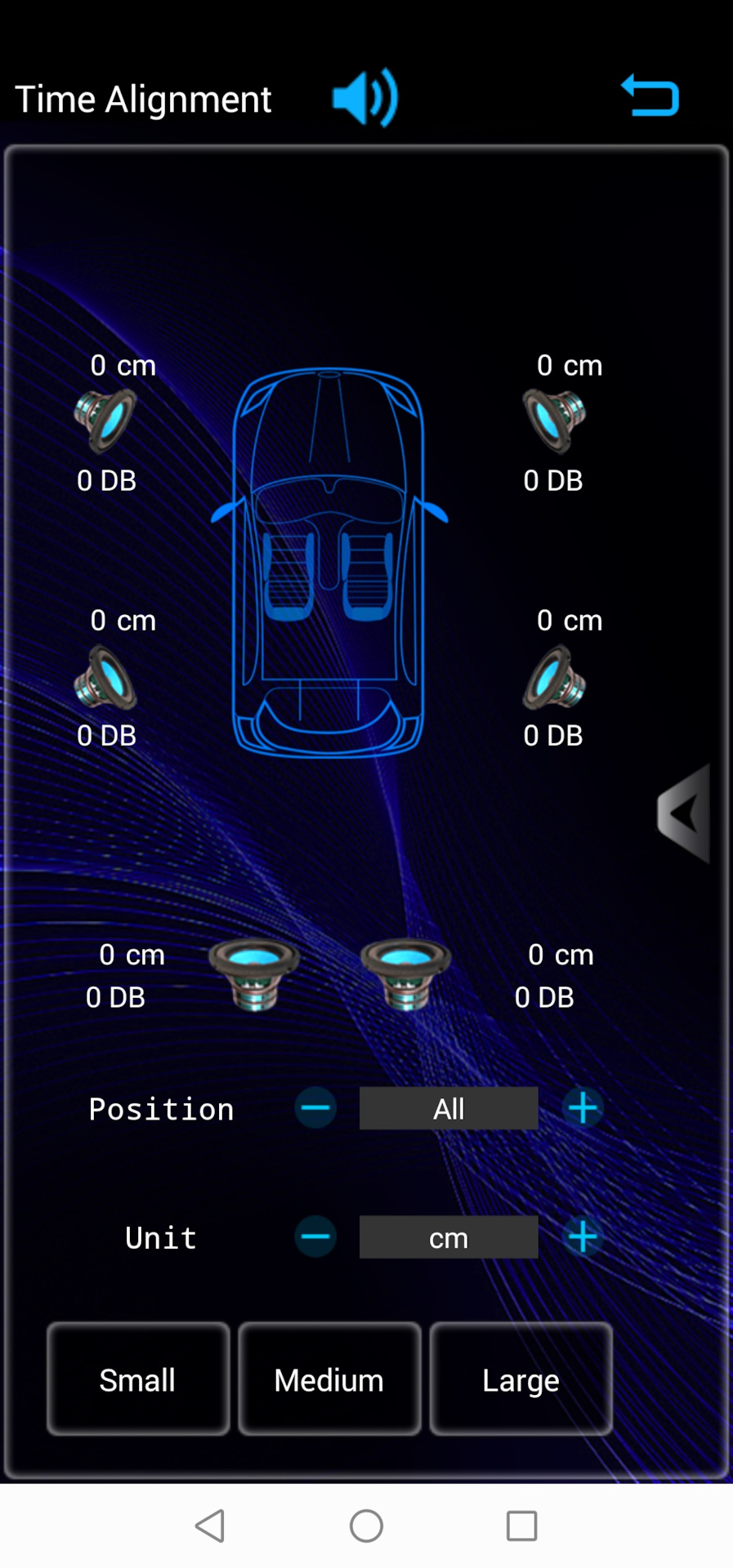Tap the Android back navigation triangle
This screenshot has height=1568, width=733.
point(211,1526)
